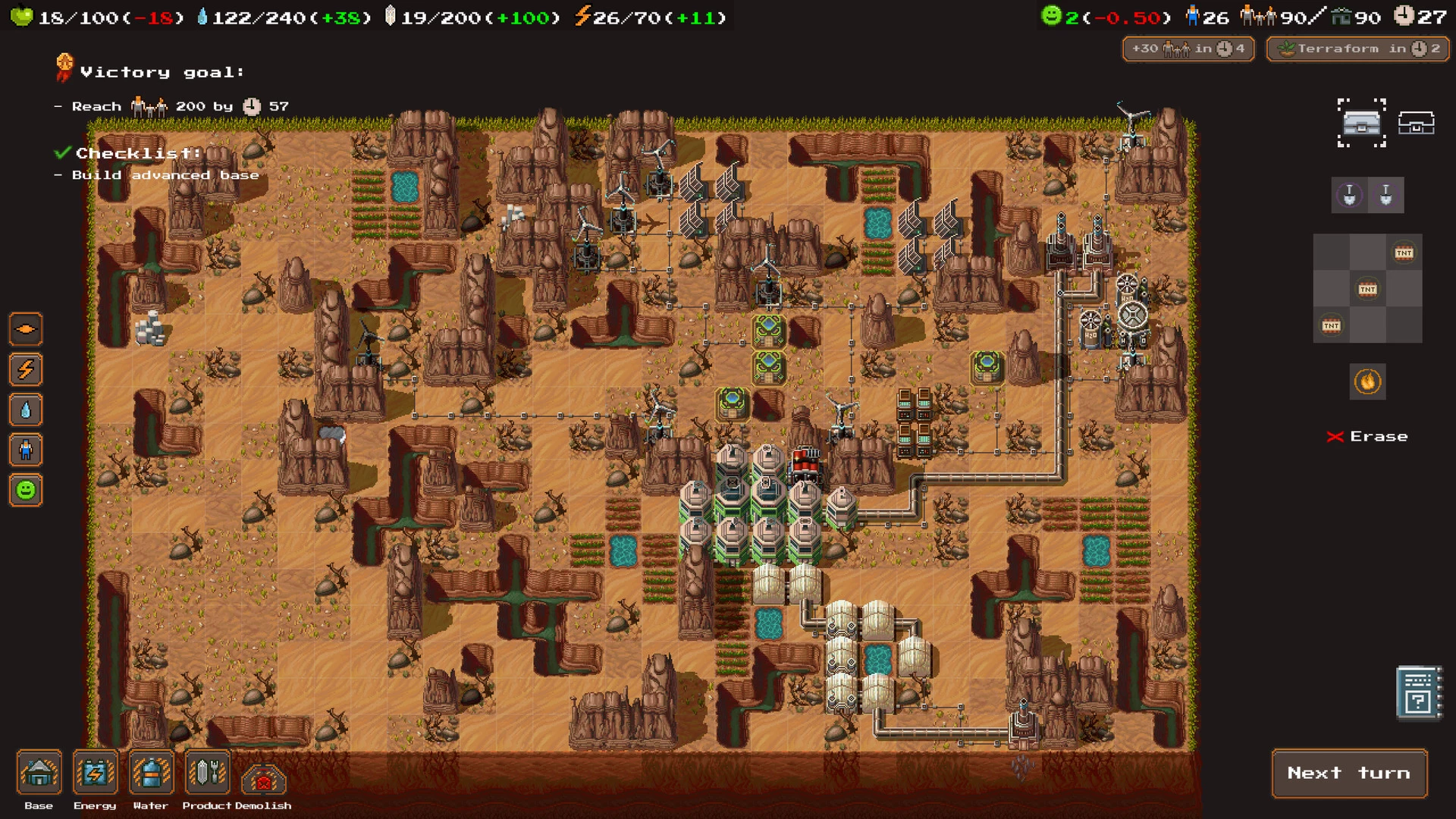Pick the center TNT tile

[x=1367, y=289]
